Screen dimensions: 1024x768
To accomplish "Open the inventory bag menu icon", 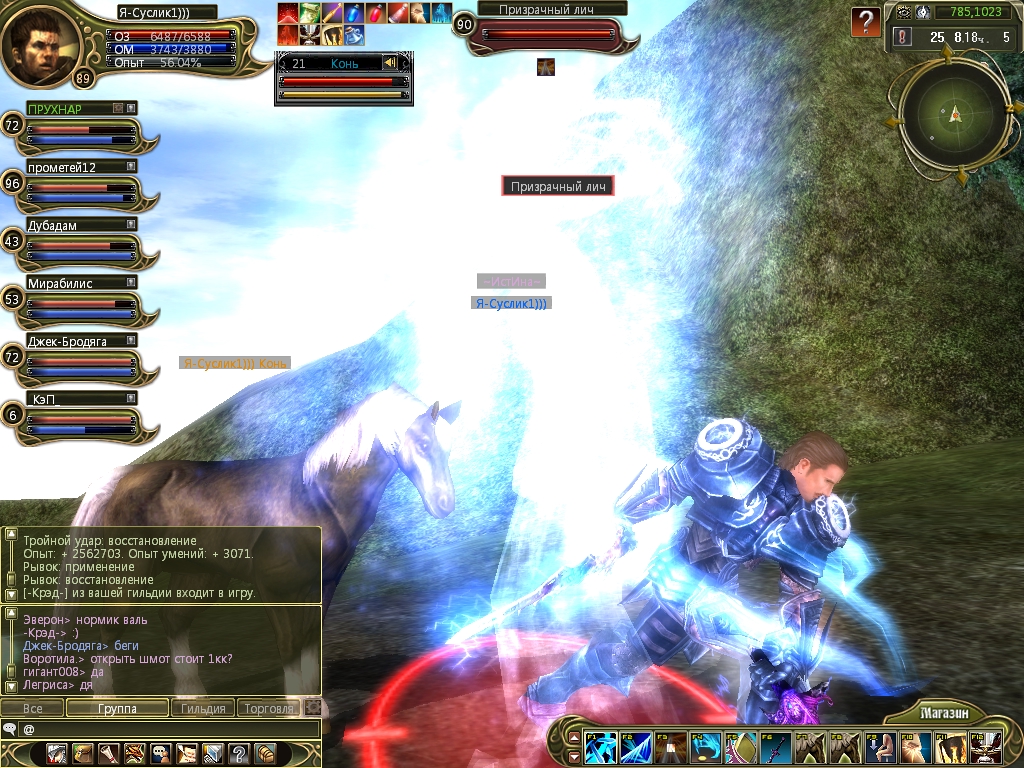I will [x=82, y=753].
